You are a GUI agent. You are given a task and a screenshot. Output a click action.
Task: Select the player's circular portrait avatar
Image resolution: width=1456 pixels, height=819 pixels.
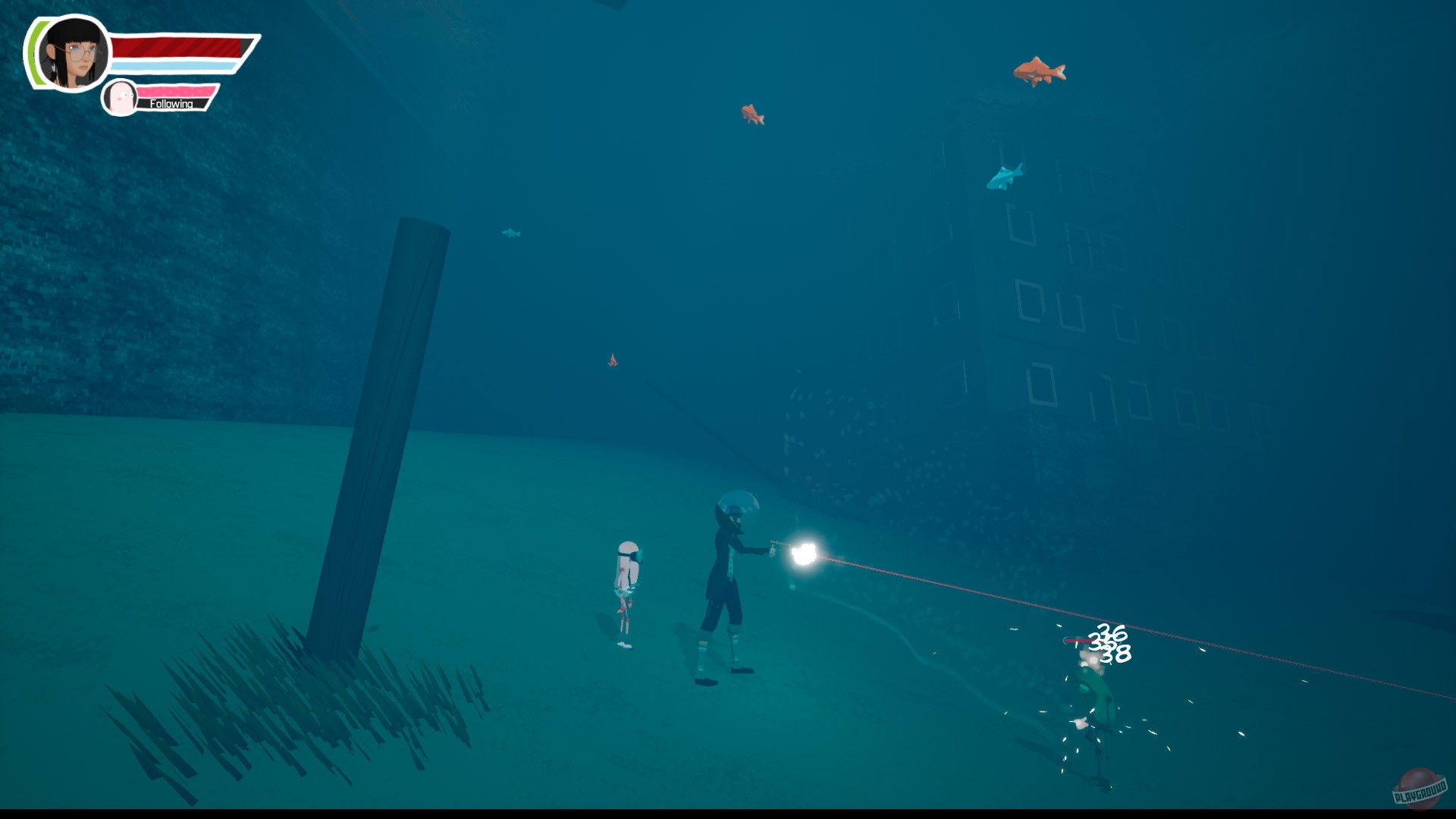click(x=72, y=53)
